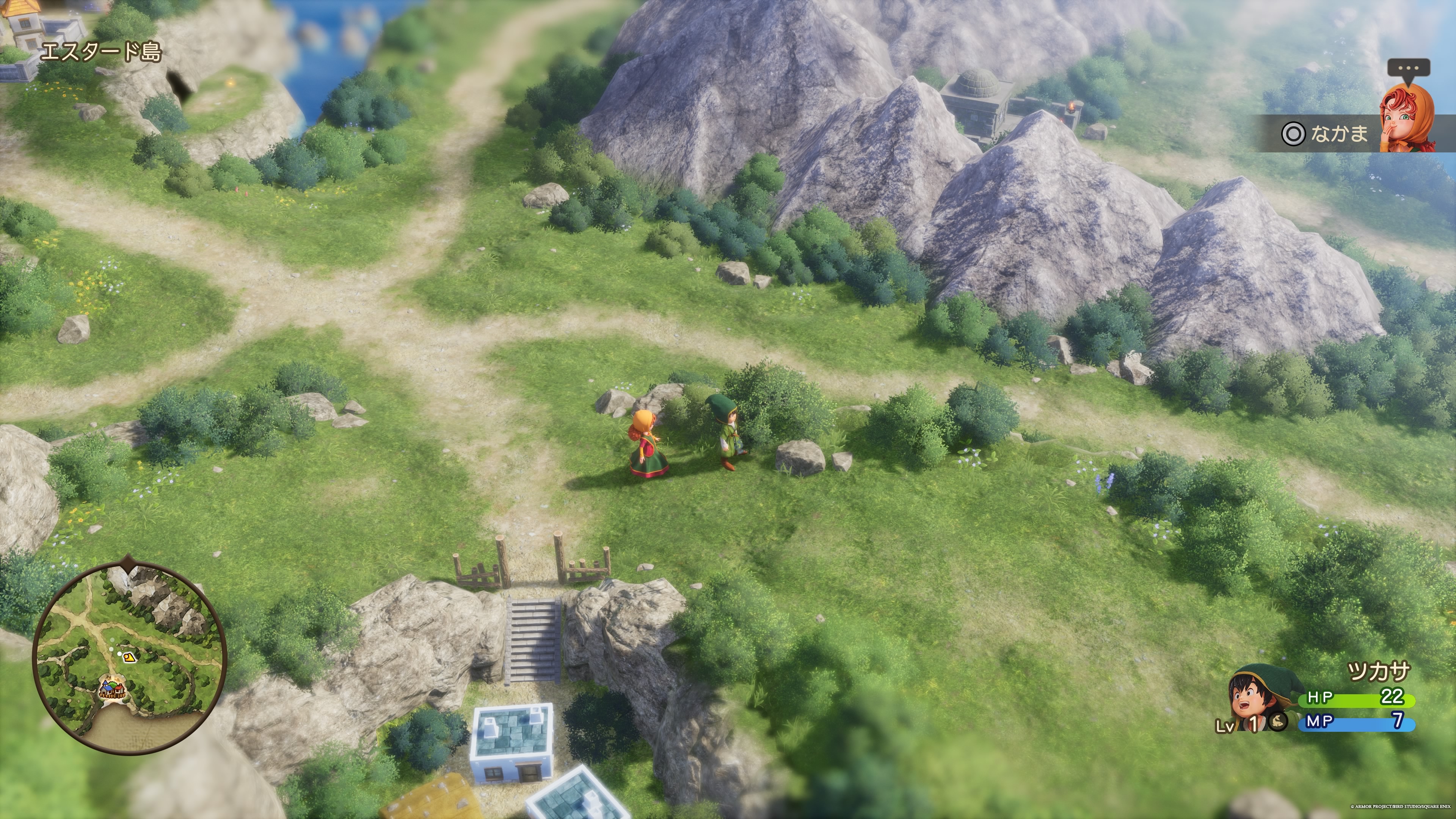Open the なかま party chat prompt
The height and width of the screenshot is (819, 1456).
coord(1326,134)
